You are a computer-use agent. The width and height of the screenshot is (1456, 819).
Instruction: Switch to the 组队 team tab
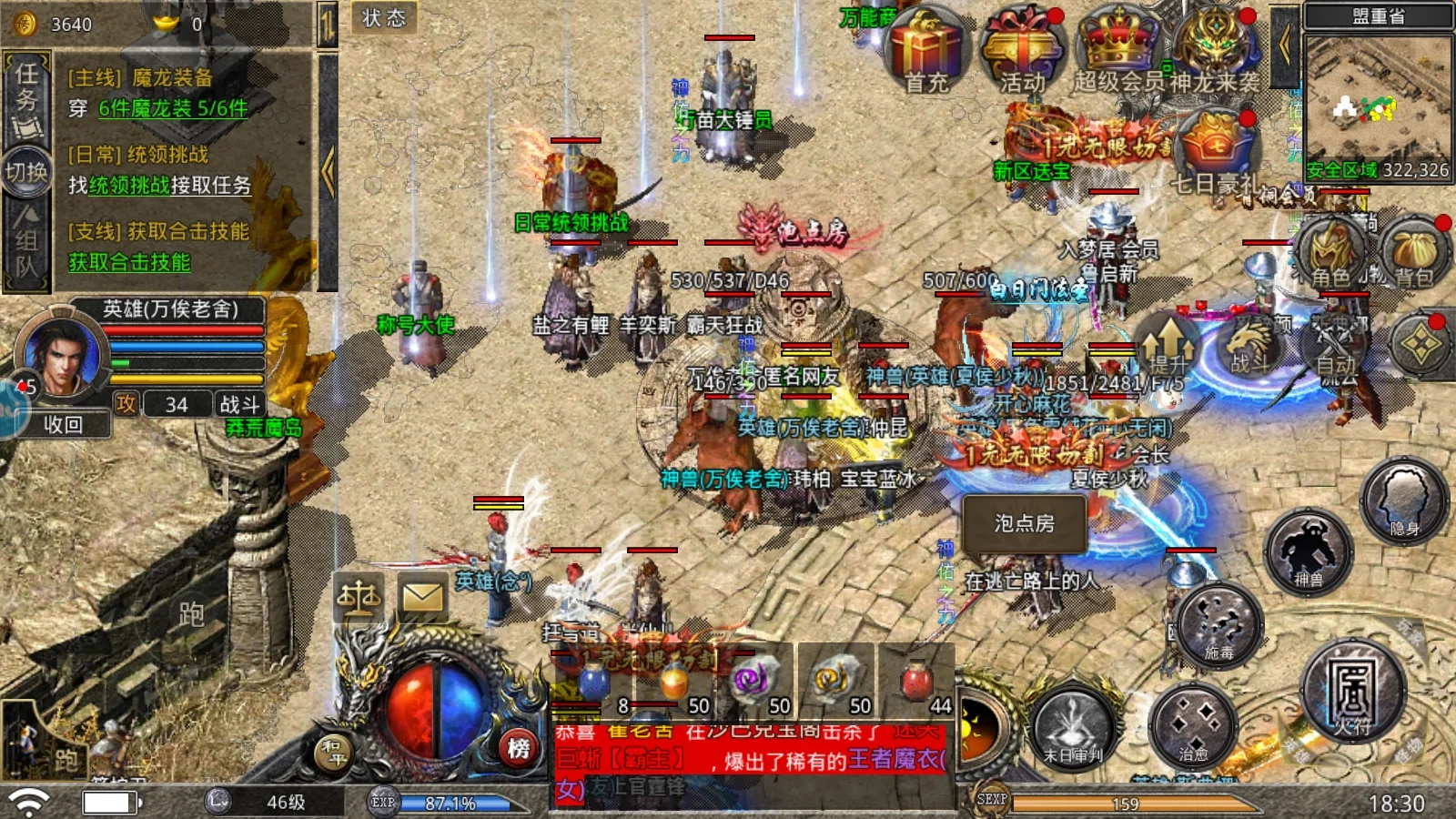click(x=25, y=241)
